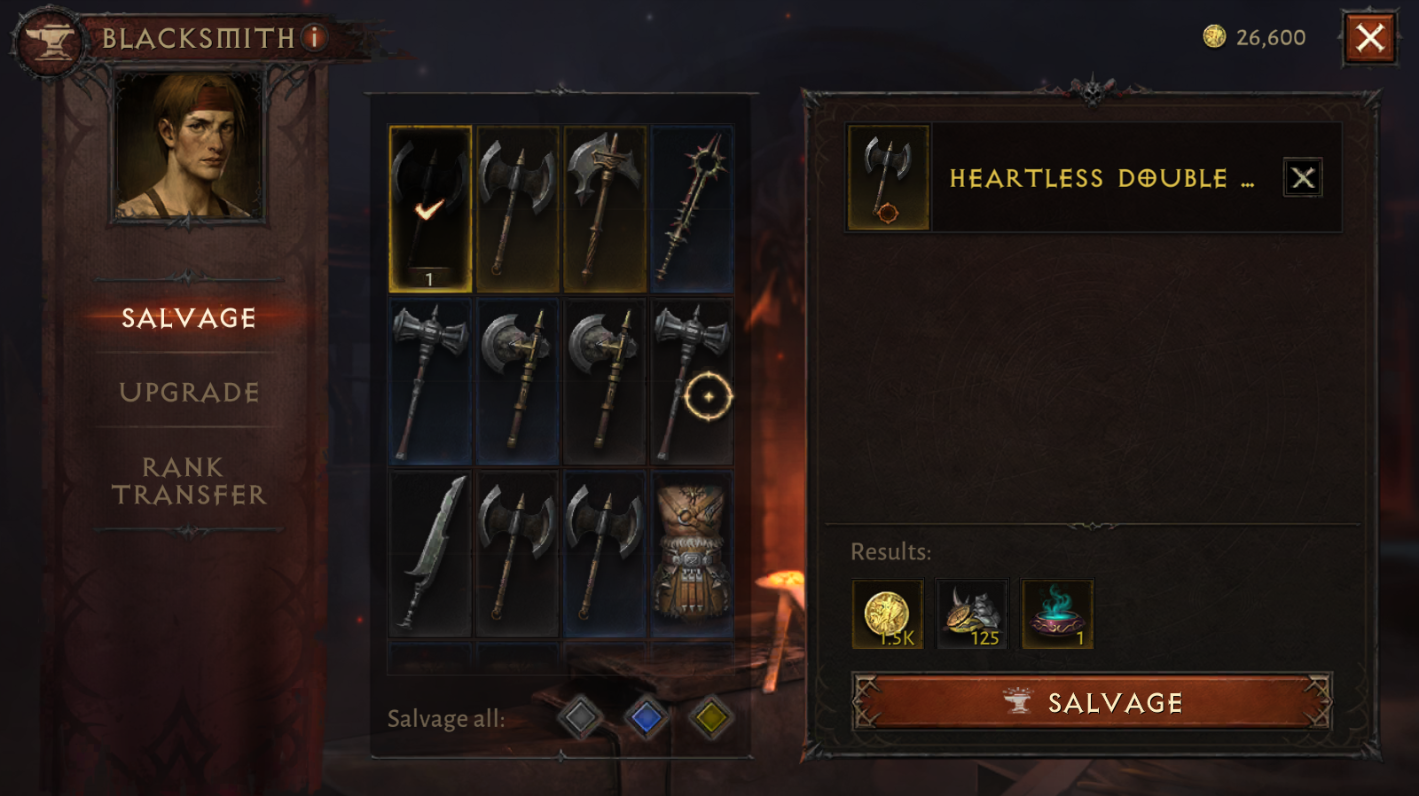The width and height of the screenshot is (1419, 796).
Task: Click the gold coins icon in Results
Action: click(886, 613)
